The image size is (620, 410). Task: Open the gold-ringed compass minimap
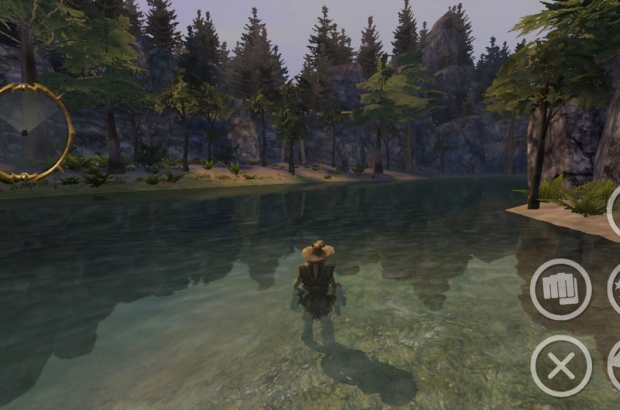tap(32, 132)
